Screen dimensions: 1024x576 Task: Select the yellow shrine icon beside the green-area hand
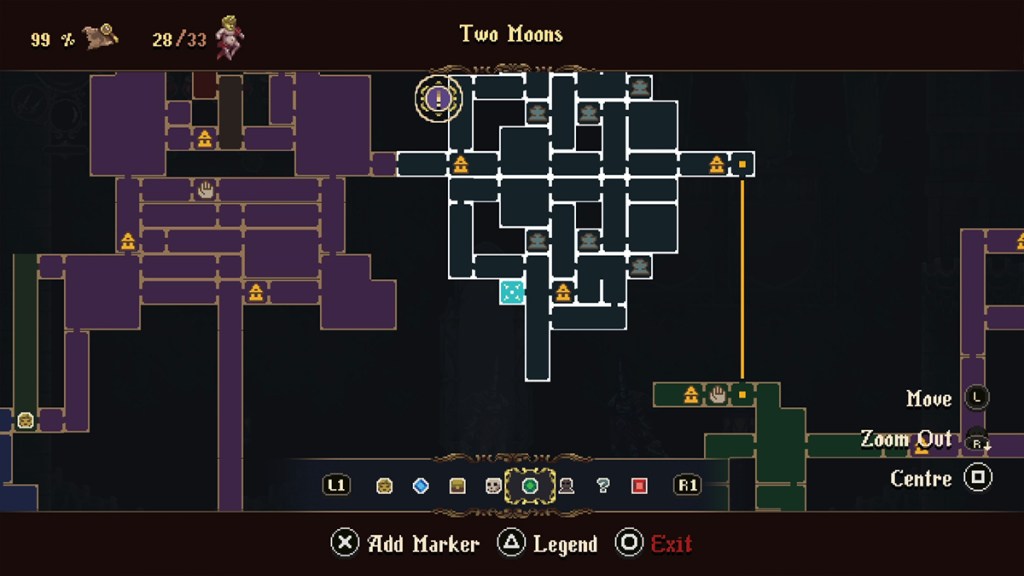[691, 395]
